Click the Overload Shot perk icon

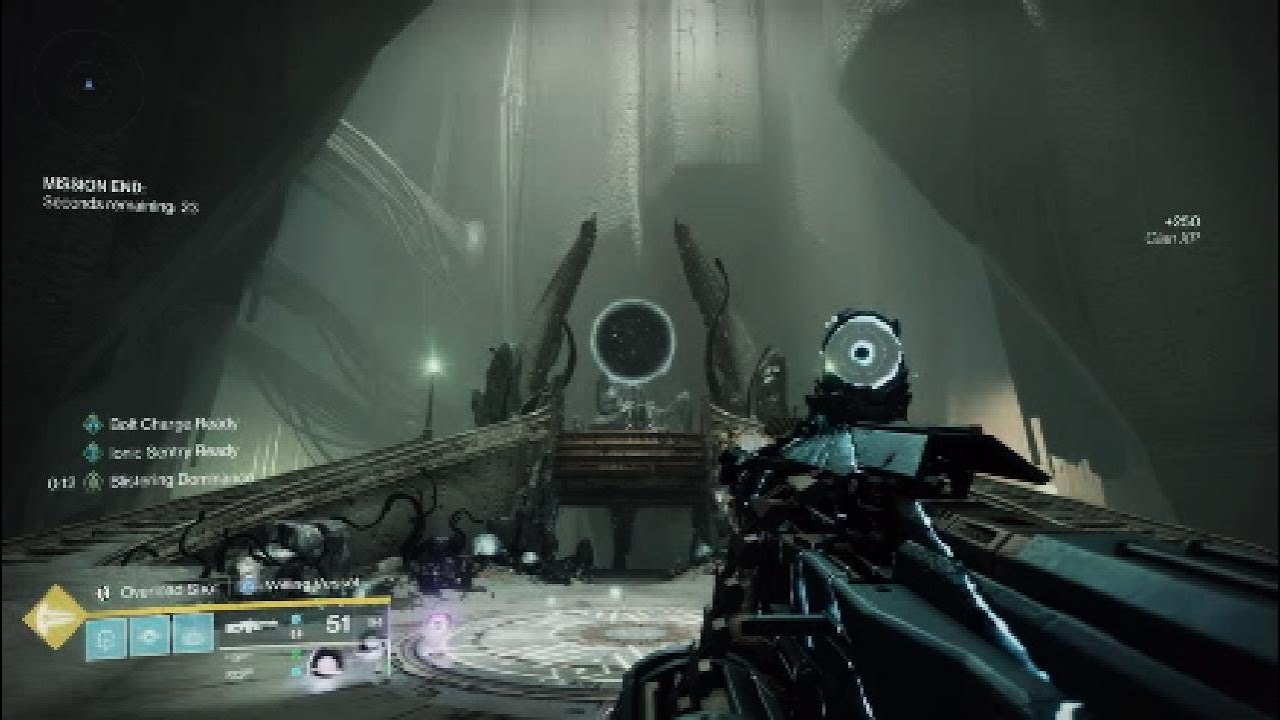tap(102, 592)
